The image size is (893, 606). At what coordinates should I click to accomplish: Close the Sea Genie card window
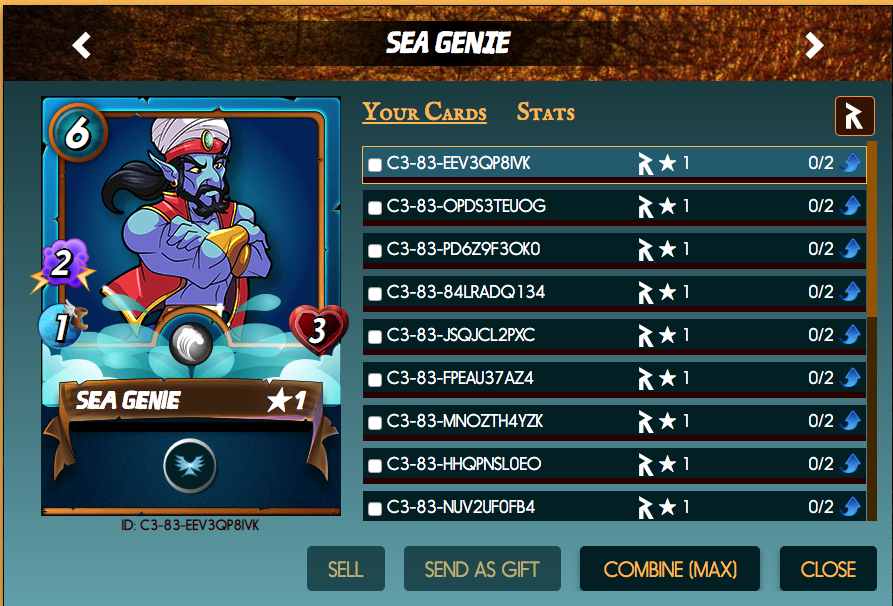coord(828,569)
